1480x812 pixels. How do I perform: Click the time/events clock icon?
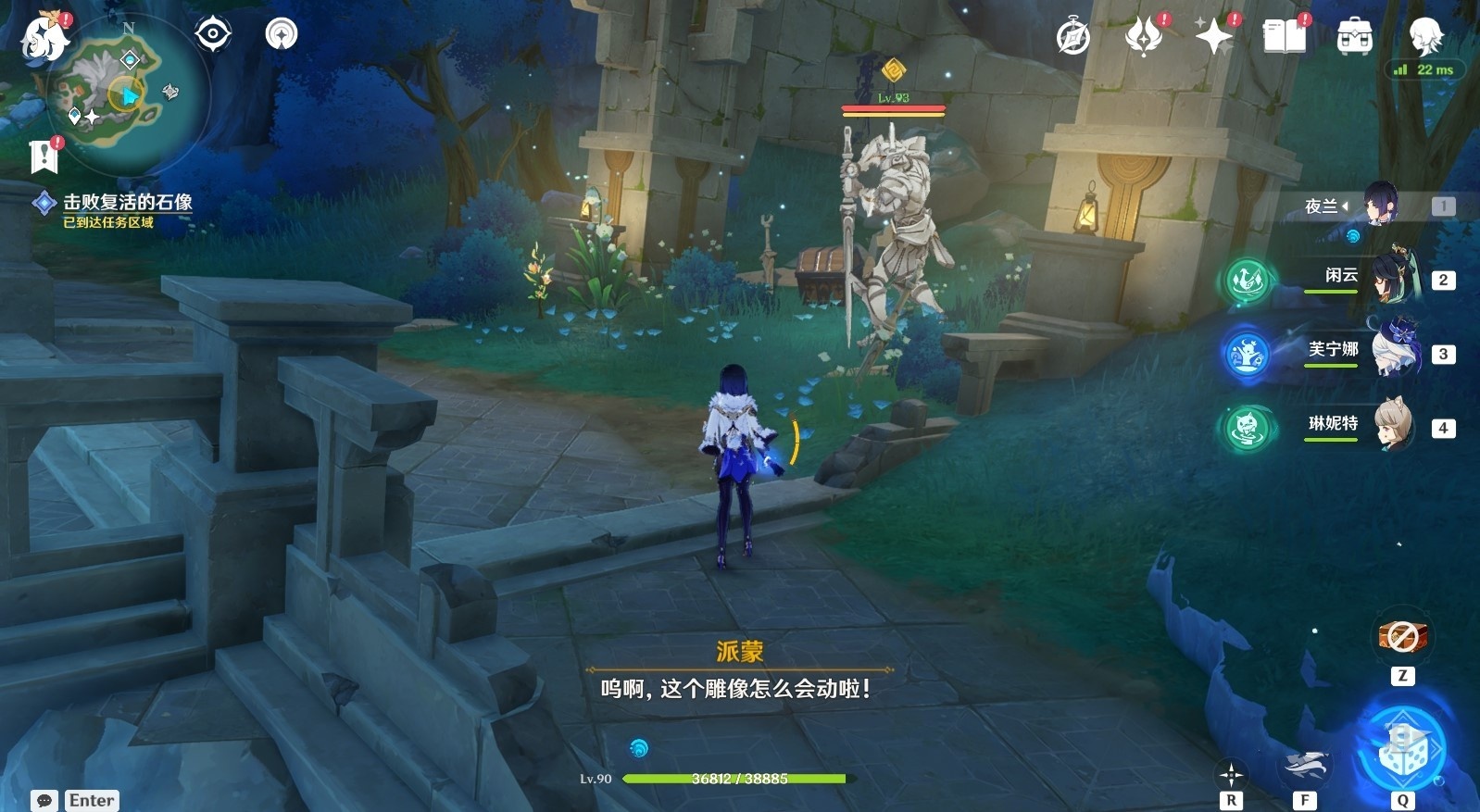(x=1074, y=34)
